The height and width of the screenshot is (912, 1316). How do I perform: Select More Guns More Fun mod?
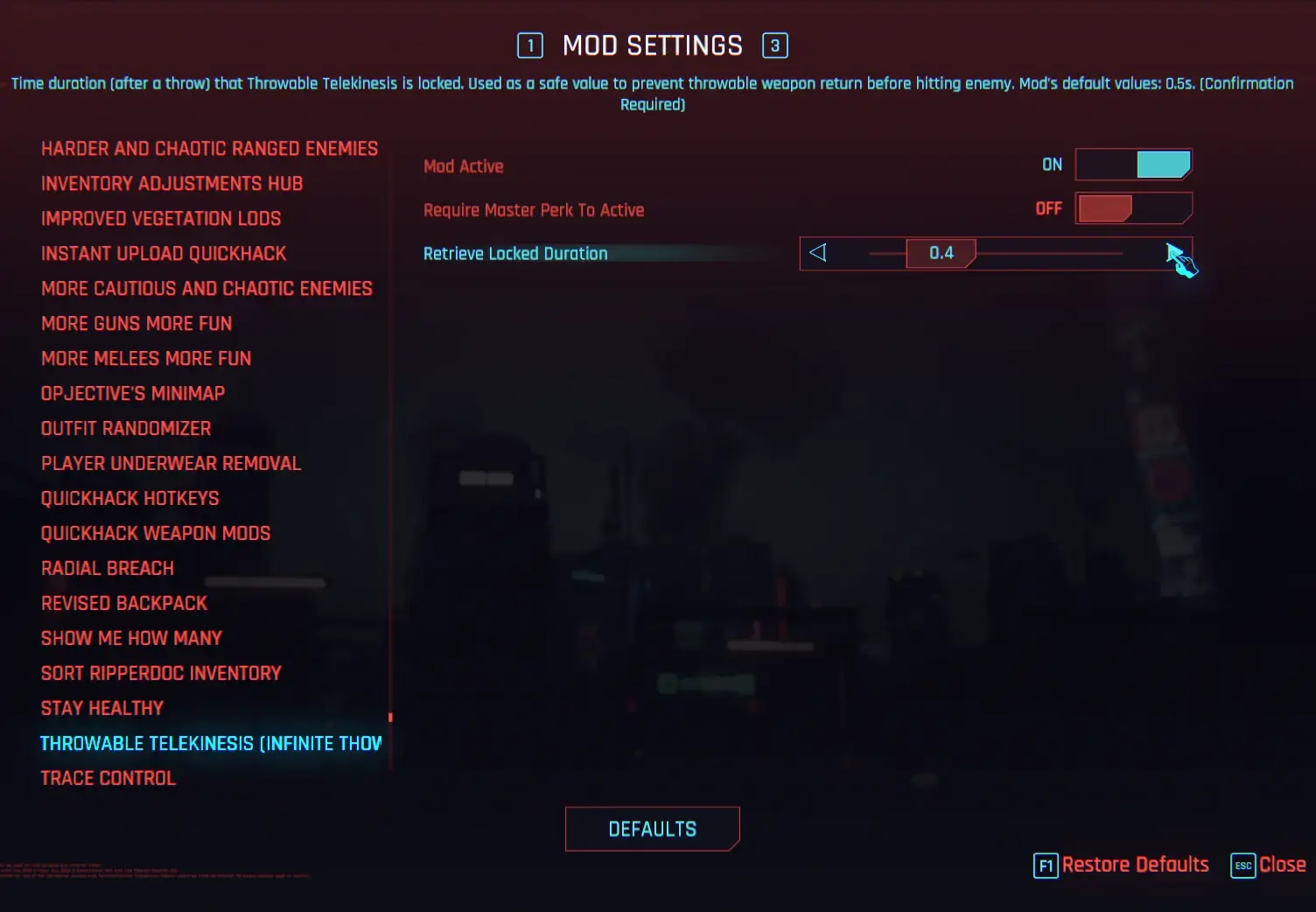[x=136, y=323]
